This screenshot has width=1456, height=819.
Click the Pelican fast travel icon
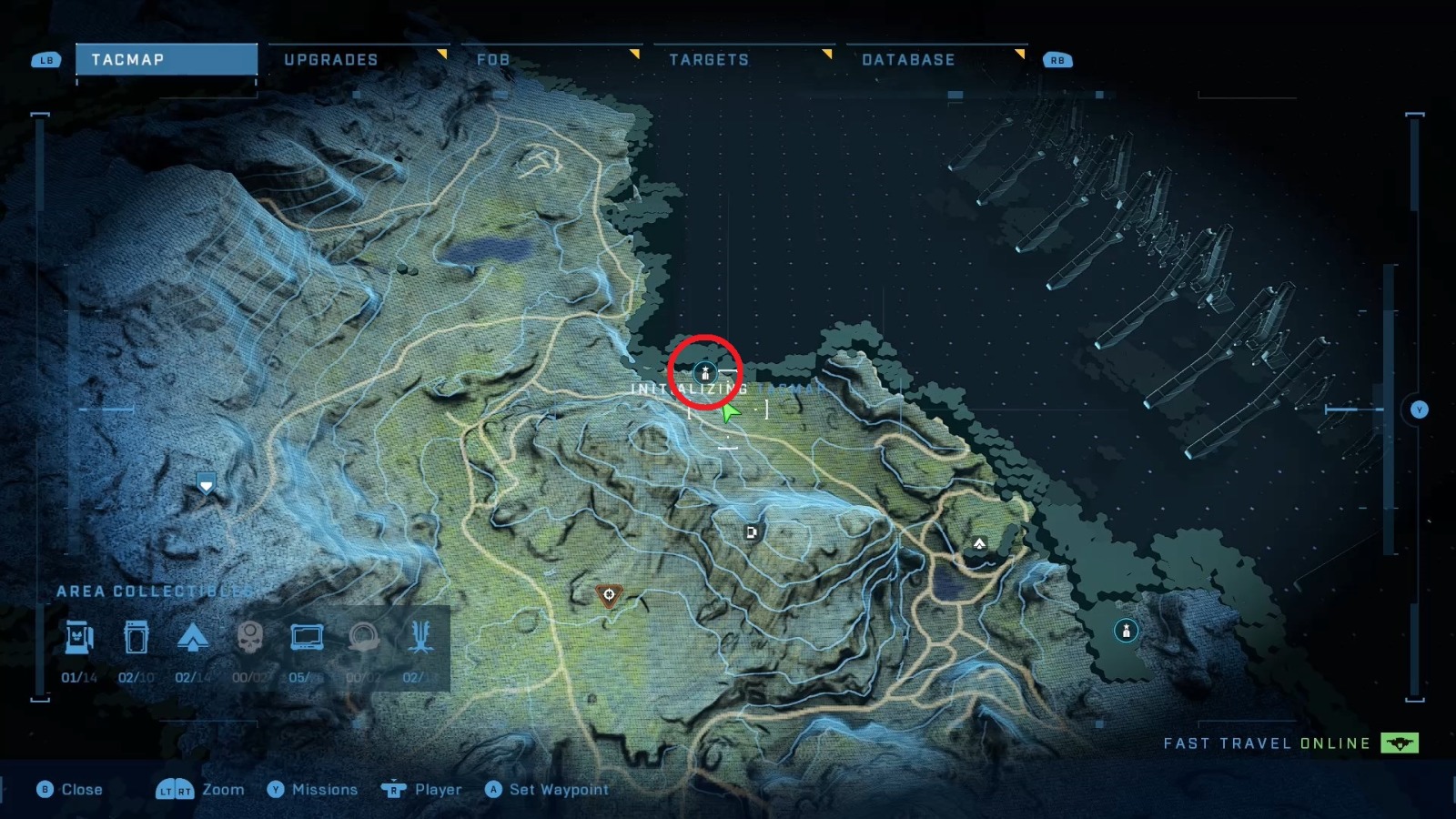pos(1399,743)
